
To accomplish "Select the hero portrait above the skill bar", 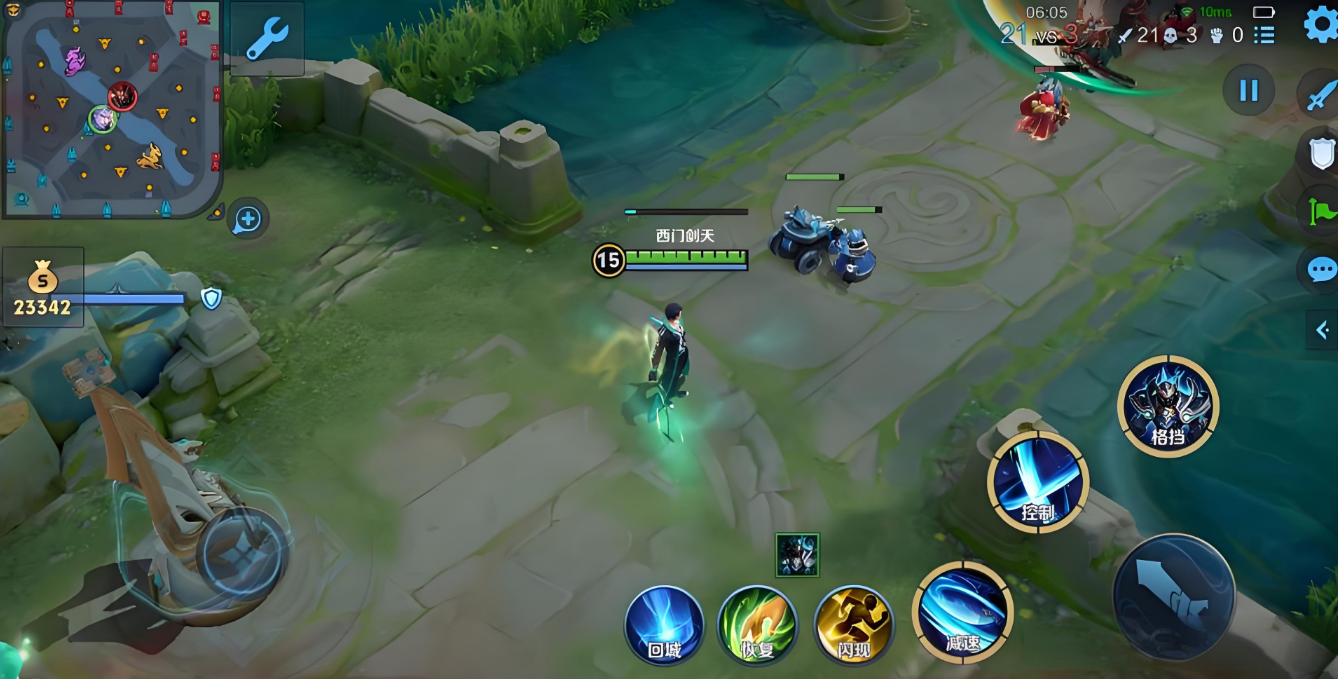I will pyautogui.click(x=797, y=555).
